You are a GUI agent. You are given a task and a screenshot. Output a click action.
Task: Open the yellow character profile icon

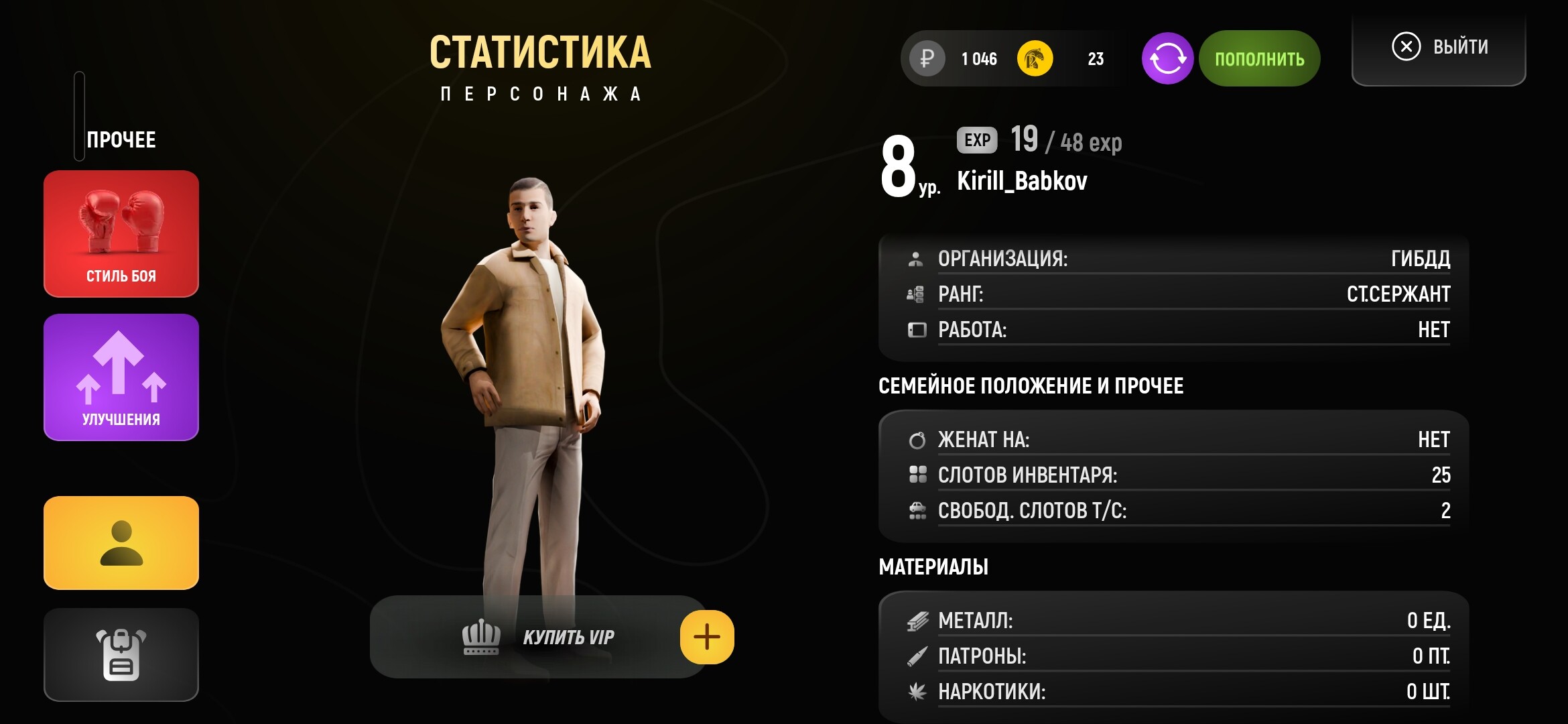121,543
